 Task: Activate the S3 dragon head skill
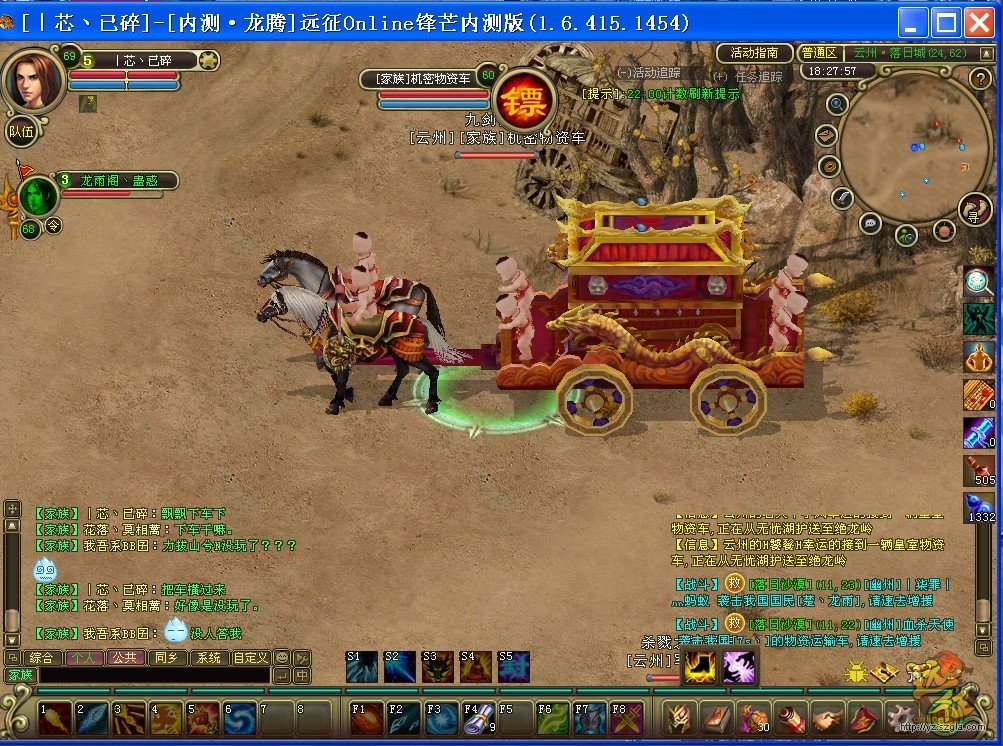(x=436, y=667)
